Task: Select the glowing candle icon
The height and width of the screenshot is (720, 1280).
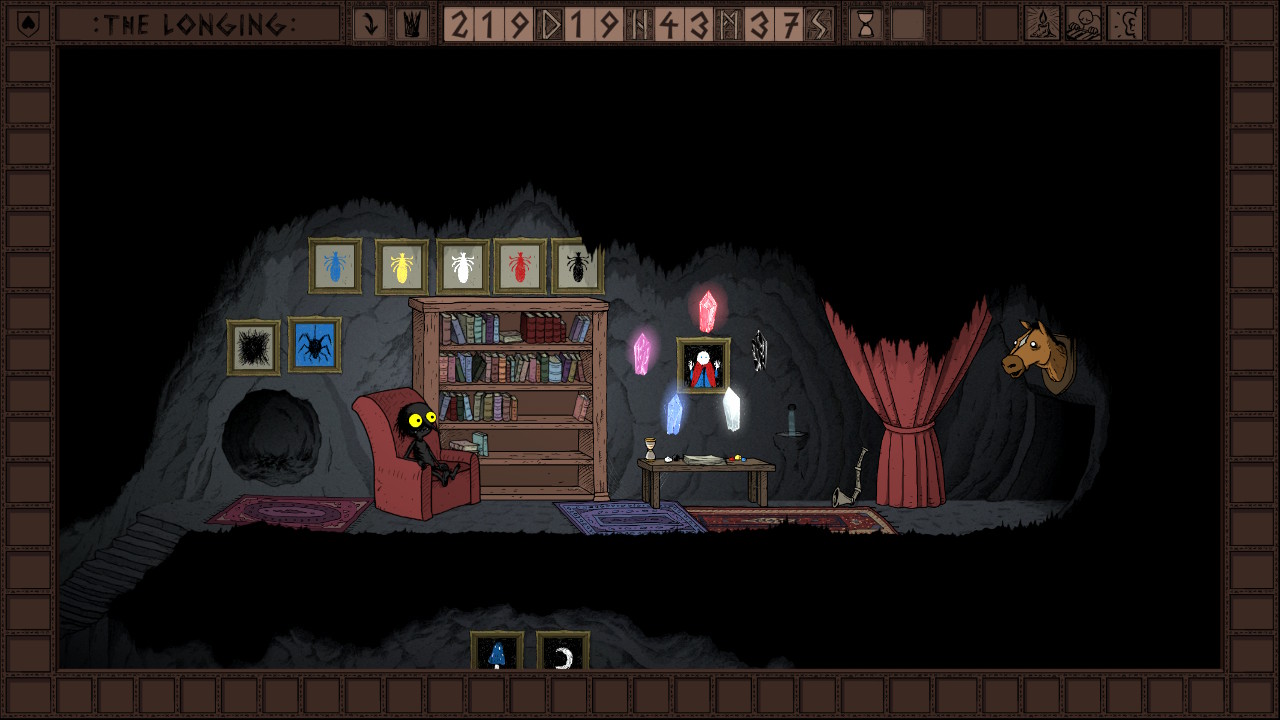Action: pyautogui.click(x=1042, y=24)
